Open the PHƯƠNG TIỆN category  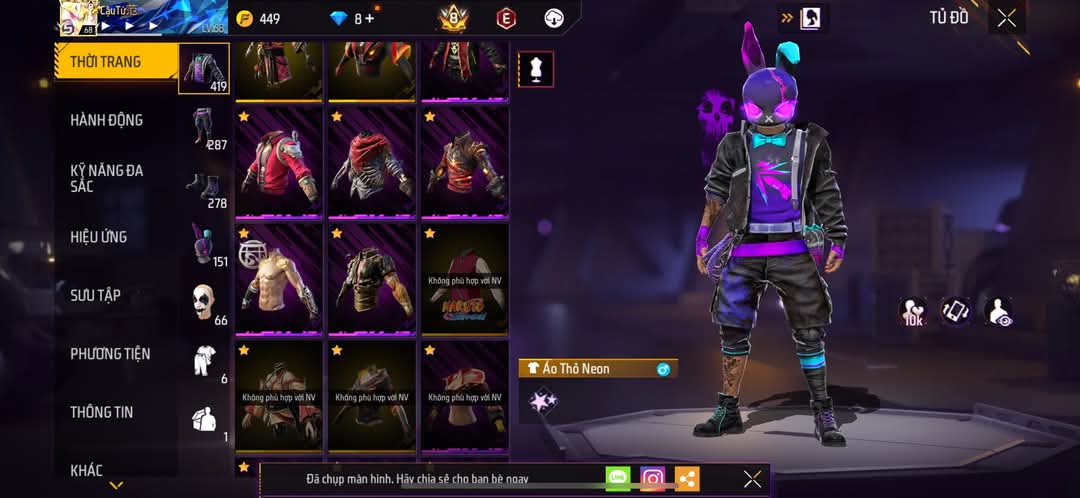(110, 353)
